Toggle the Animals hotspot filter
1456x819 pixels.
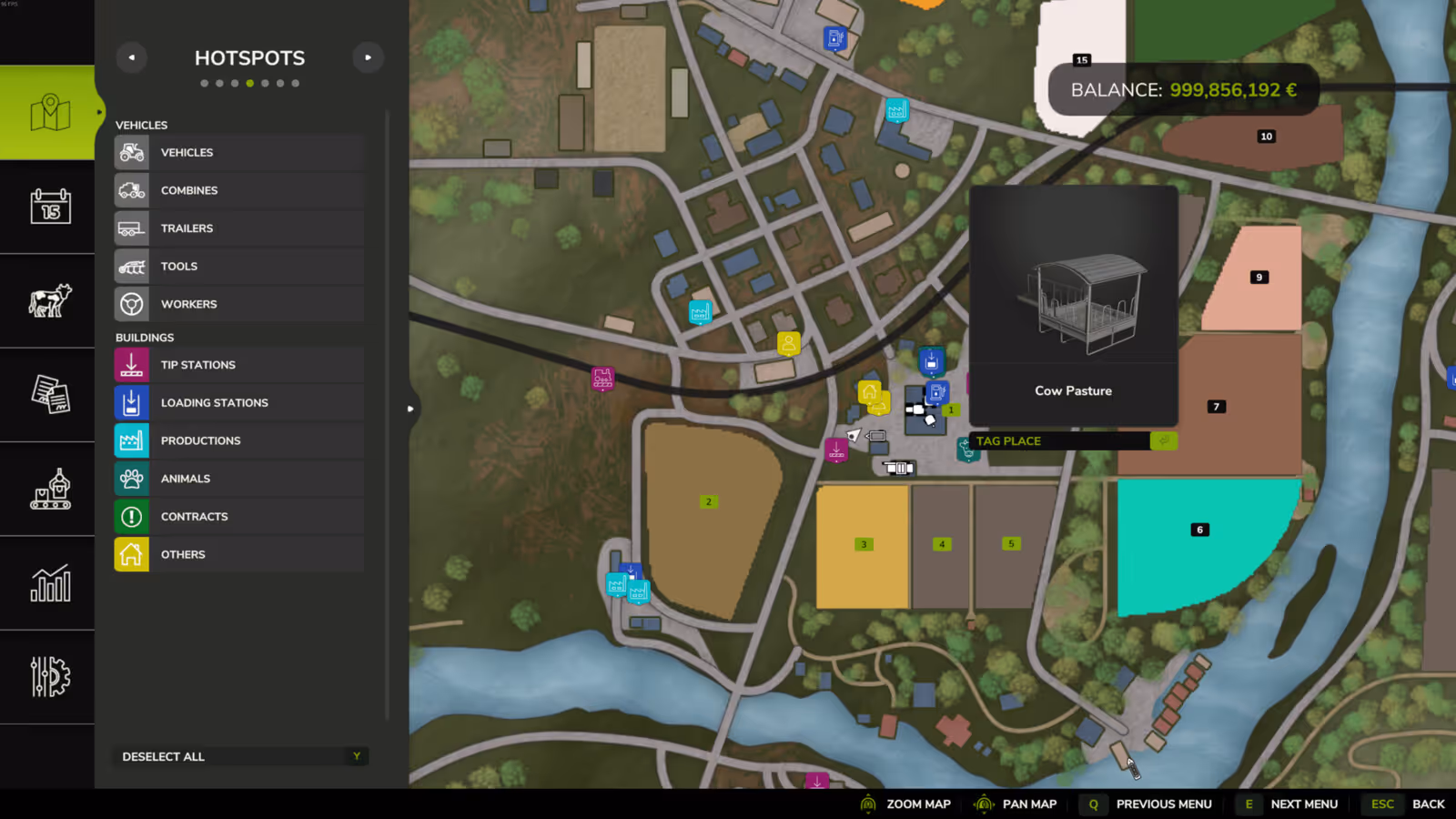point(239,479)
